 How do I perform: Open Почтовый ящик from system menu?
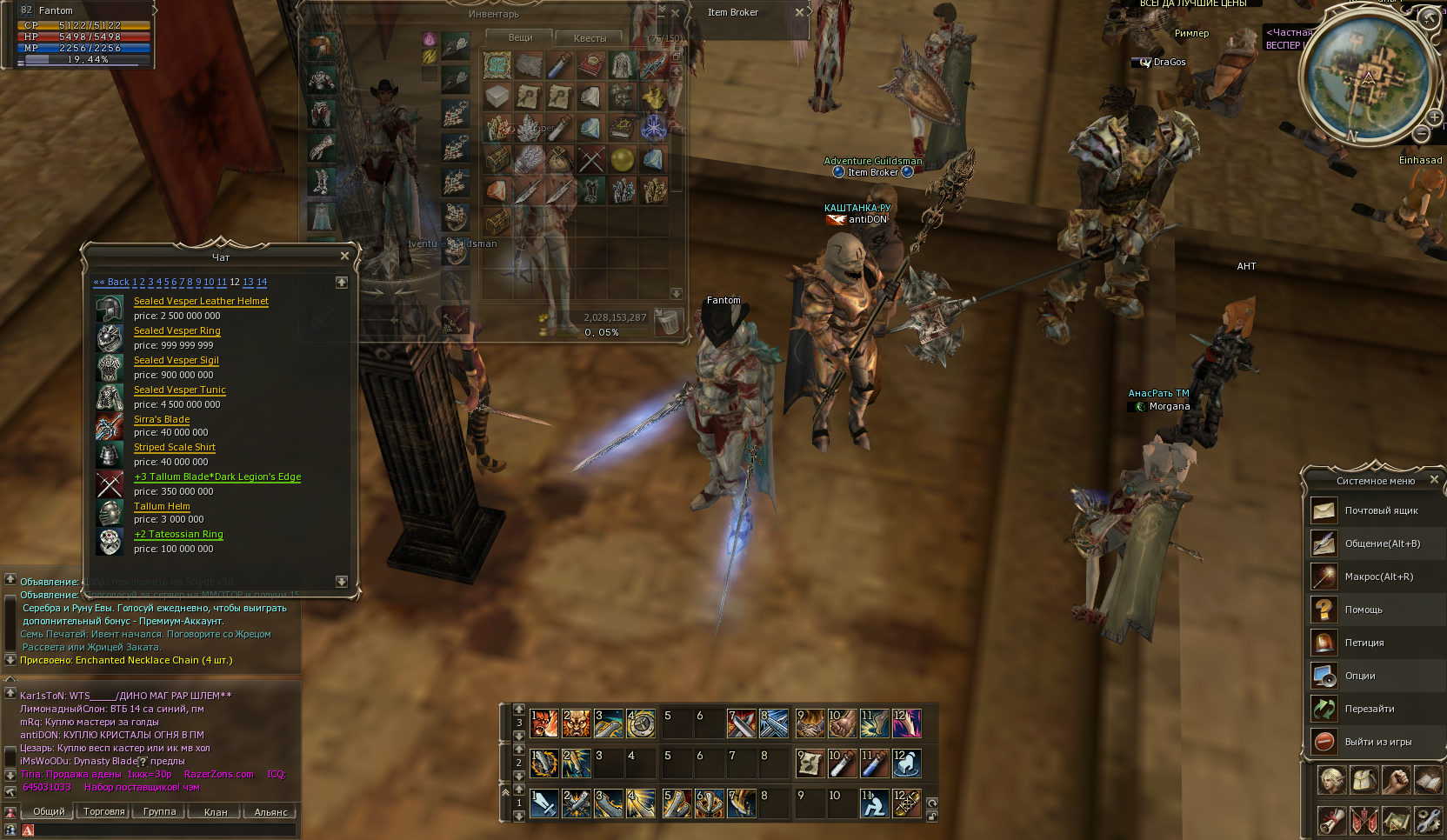click(x=1381, y=510)
